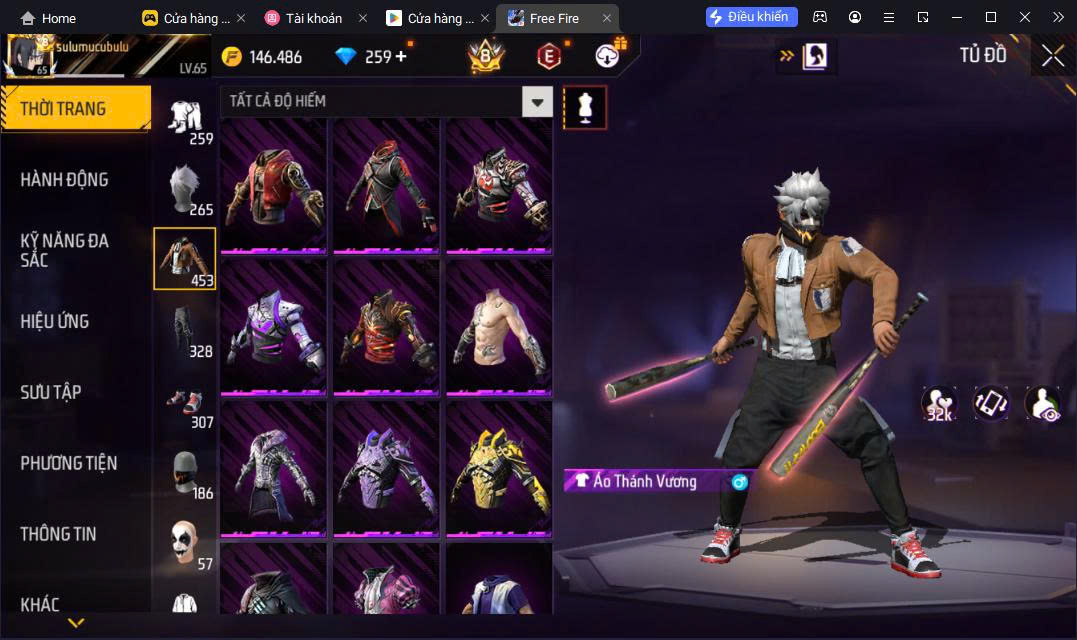
Task: Open the HIỆU ỨNG section
Action: [x=55, y=321]
